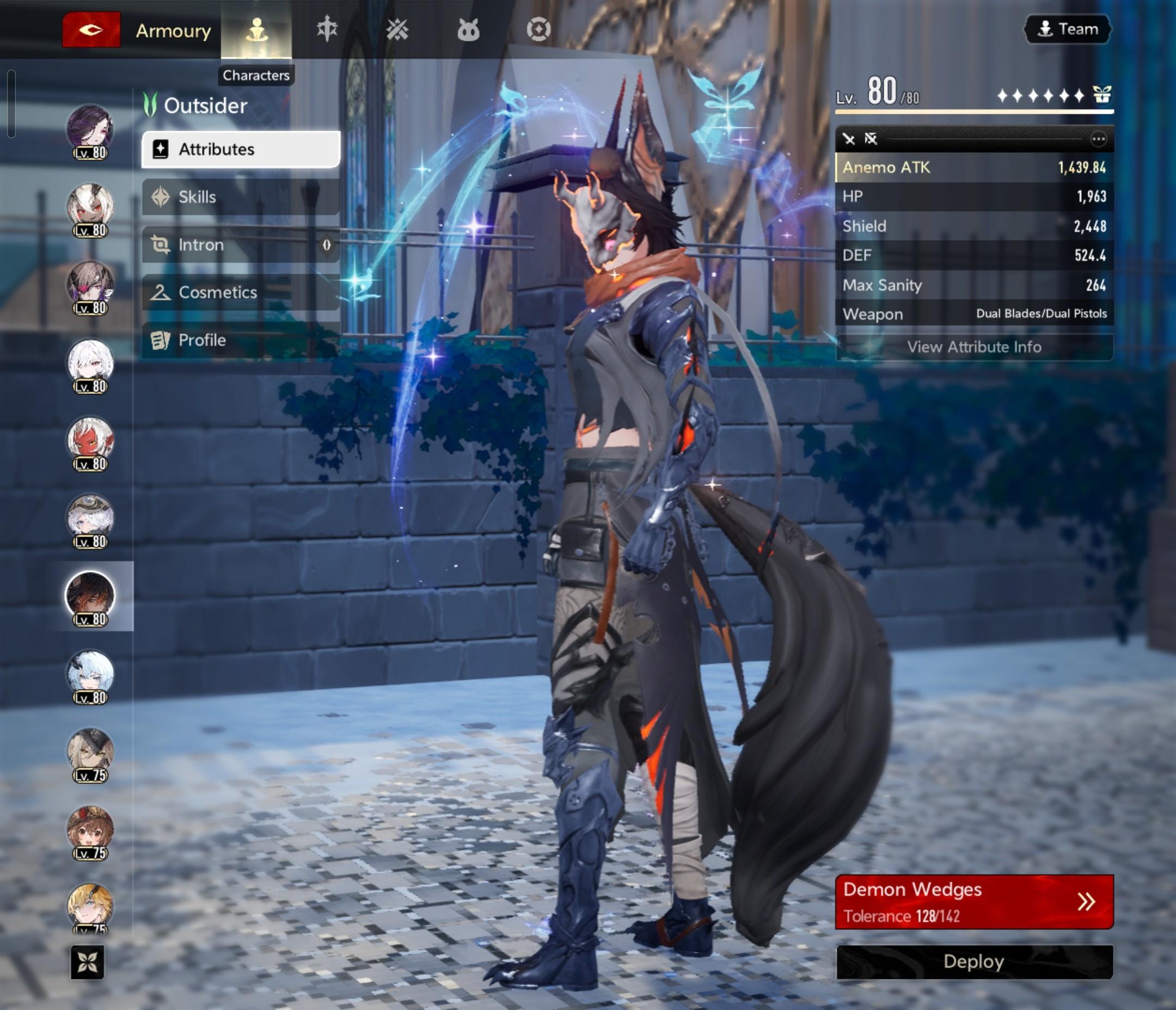Click the flower icon below the roster
The height and width of the screenshot is (1010, 1176).
click(x=88, y=962)
